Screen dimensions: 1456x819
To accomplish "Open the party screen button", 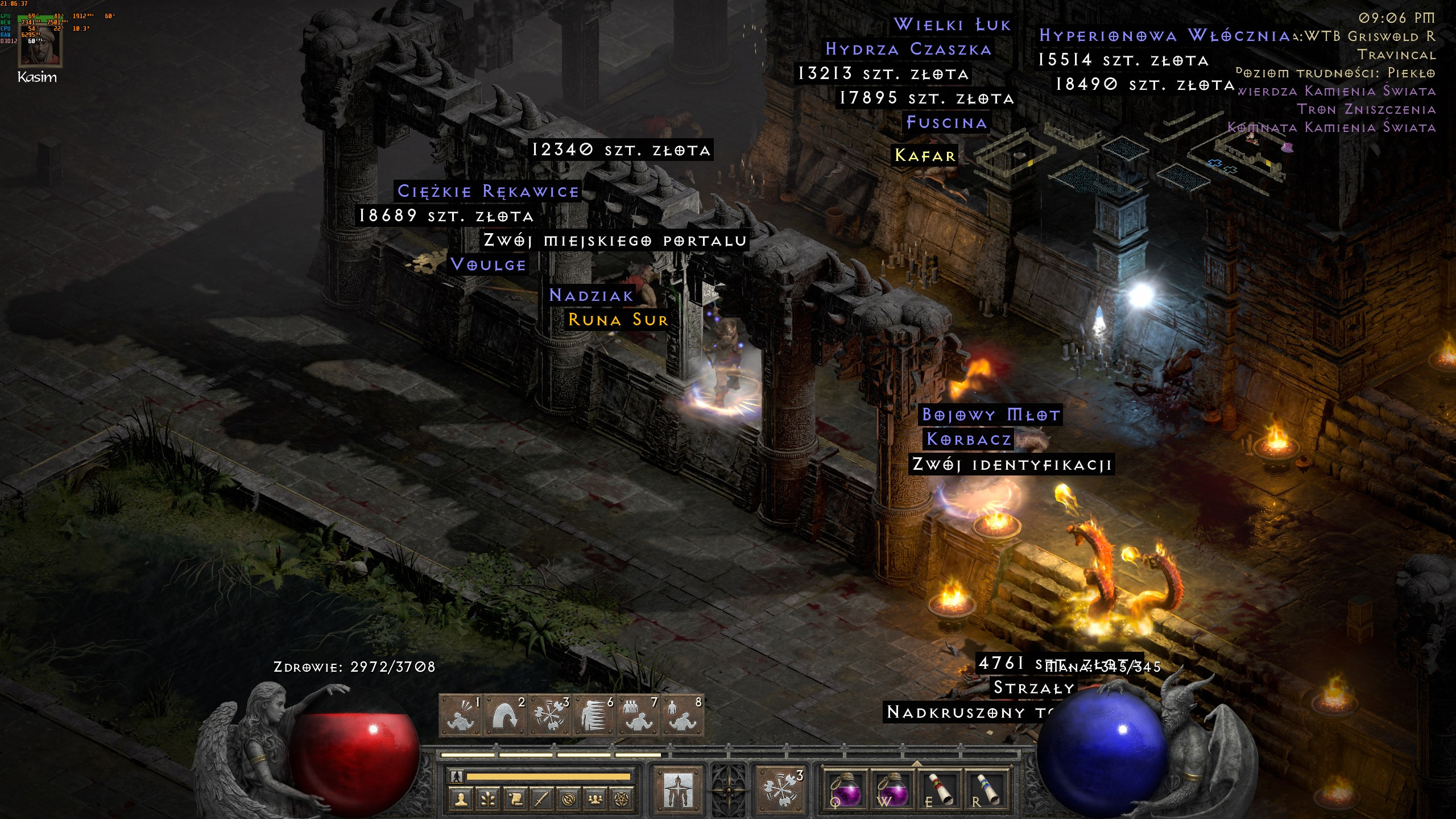I will [x=595, y=800].
